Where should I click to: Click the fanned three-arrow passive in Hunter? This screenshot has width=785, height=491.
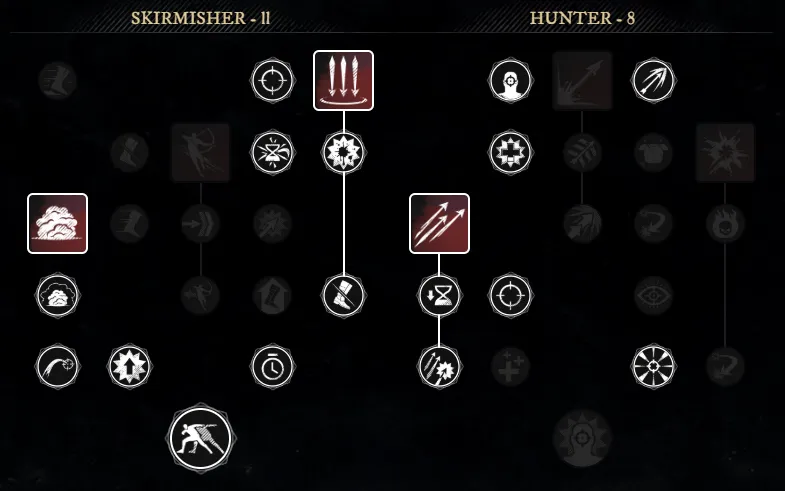(654, 80)
